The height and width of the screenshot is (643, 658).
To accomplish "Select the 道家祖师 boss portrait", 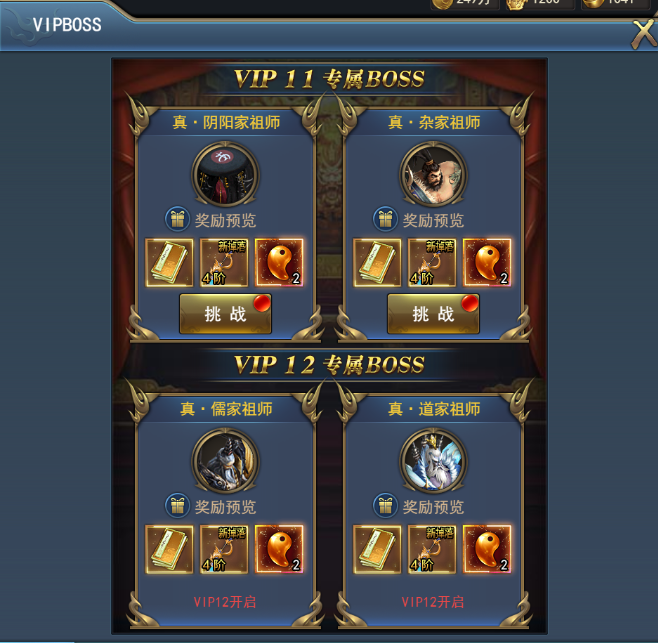I will [x=433, y=459].
